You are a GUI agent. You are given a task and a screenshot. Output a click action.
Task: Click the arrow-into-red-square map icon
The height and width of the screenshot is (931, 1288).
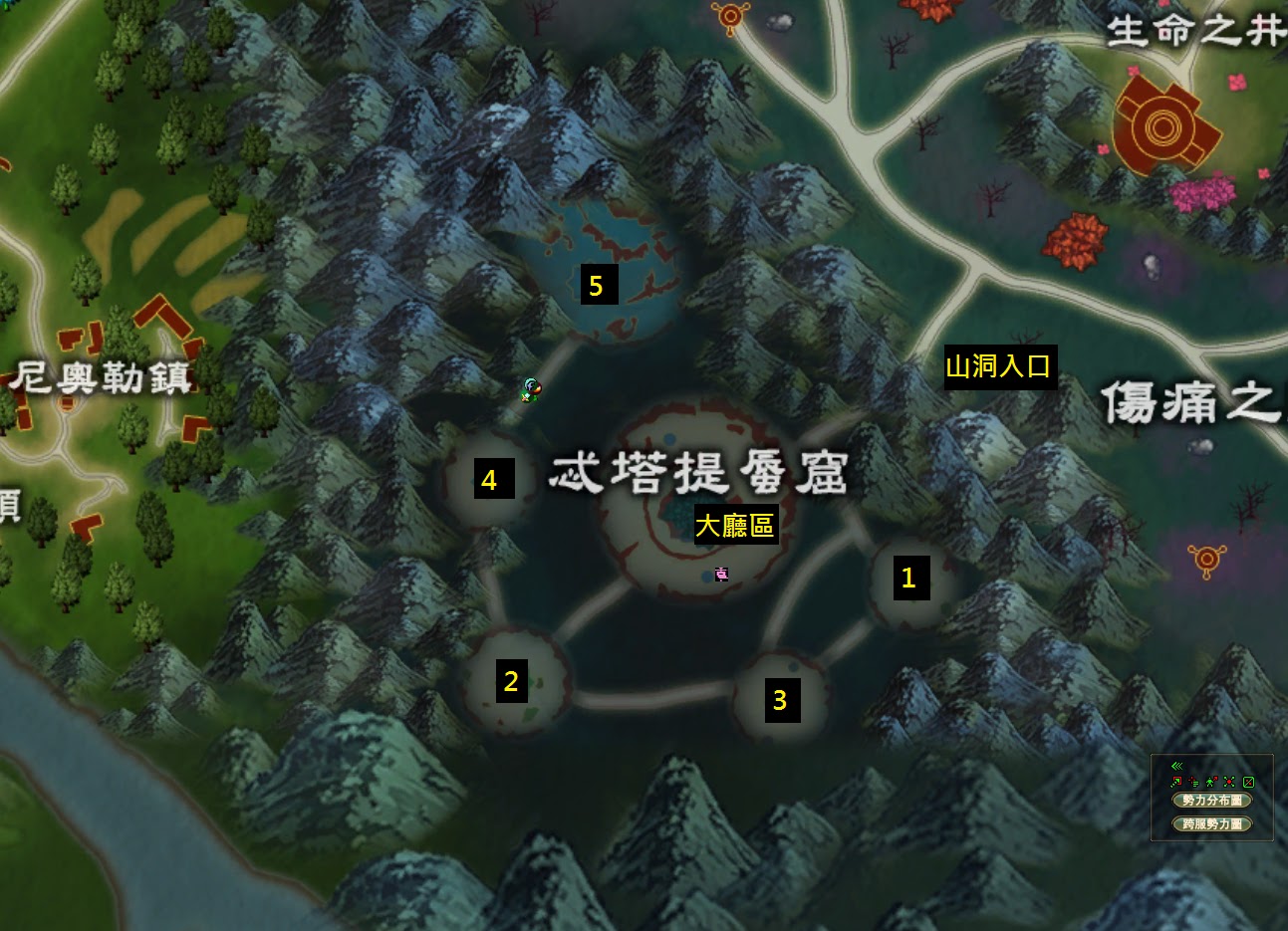1176,782
